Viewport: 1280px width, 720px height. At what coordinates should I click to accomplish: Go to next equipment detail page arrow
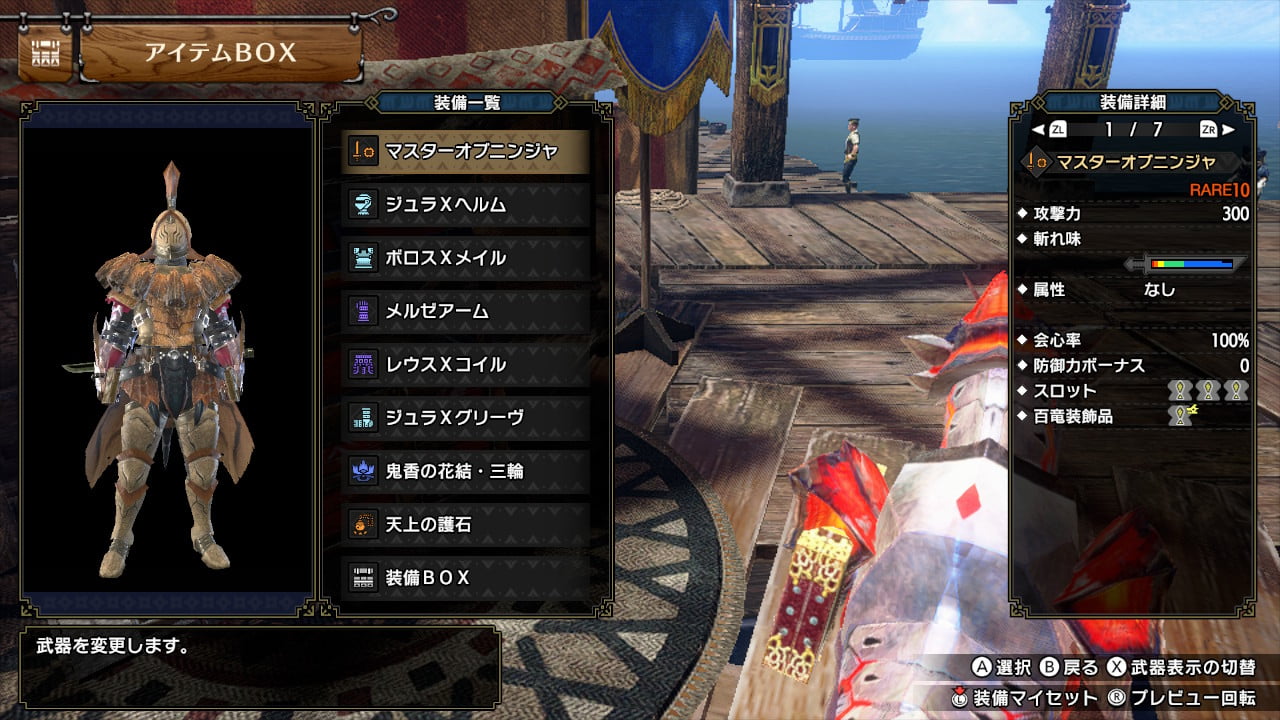(1228, 129)
